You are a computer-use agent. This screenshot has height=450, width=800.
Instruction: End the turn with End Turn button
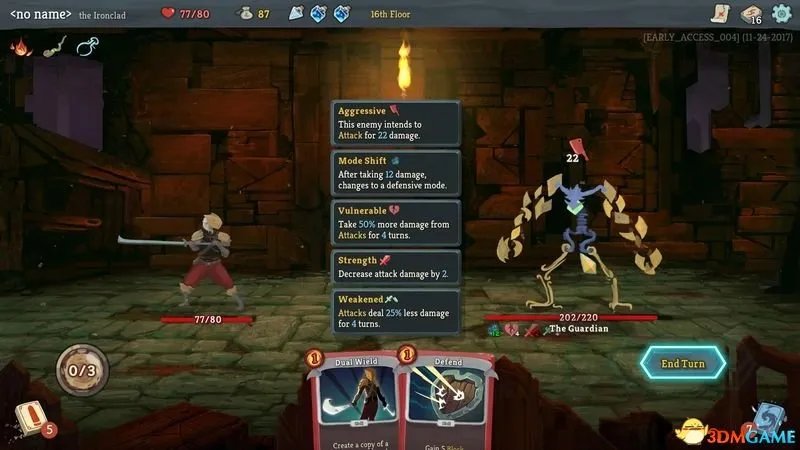[684, 363]
